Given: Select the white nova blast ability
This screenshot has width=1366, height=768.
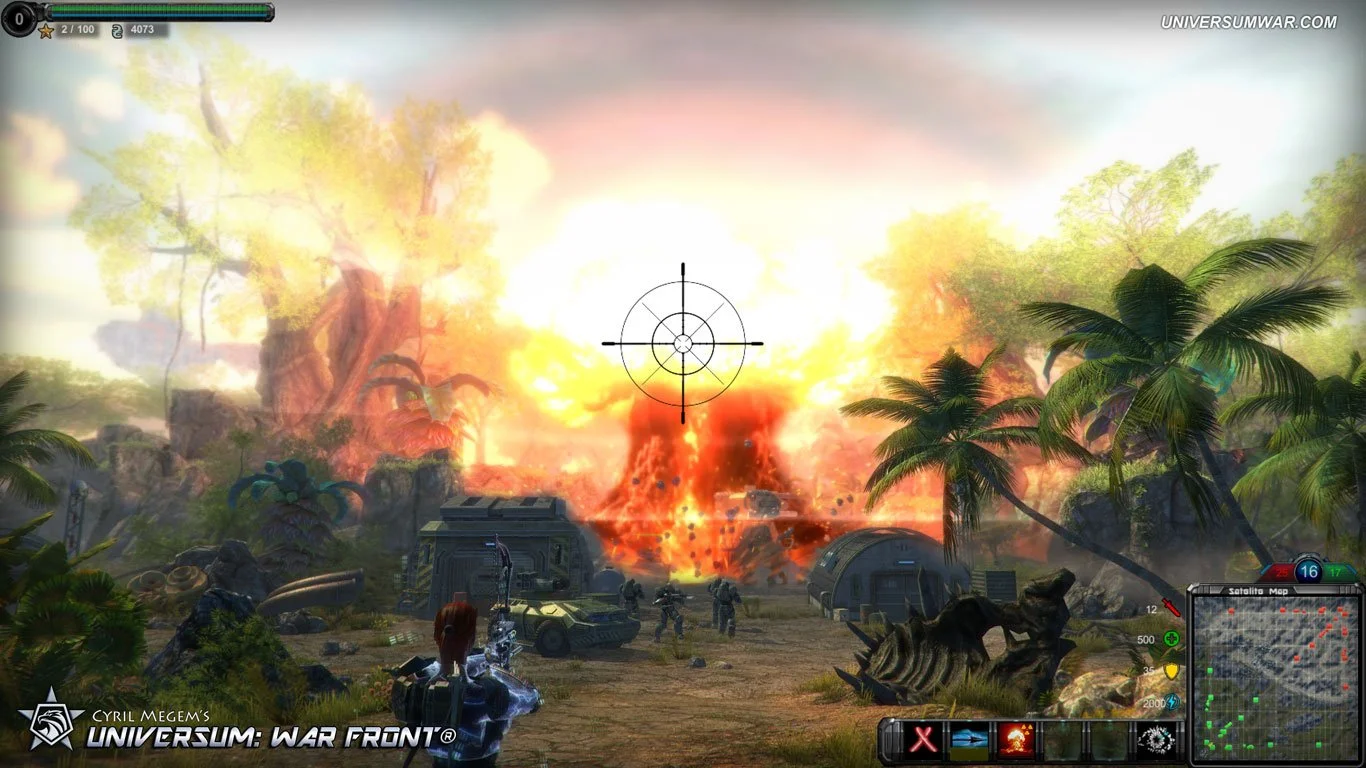Looking at the screenshot, I should coord(1155,739).
